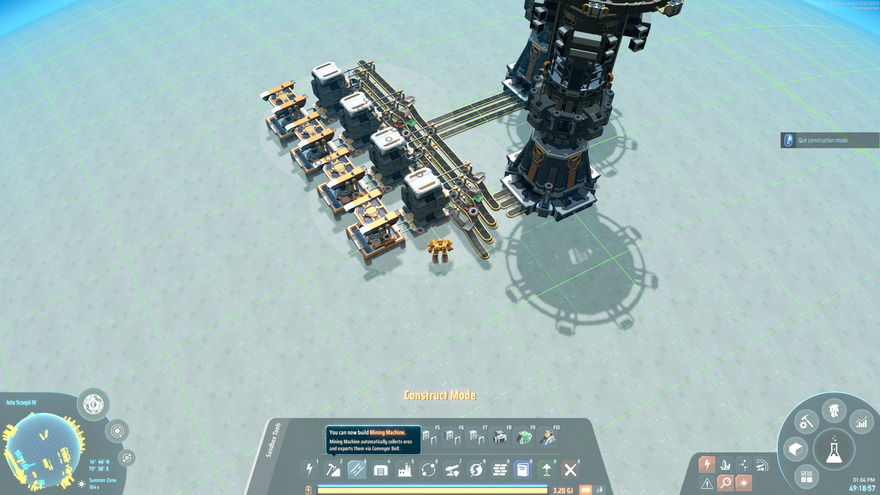Click the Iota Scorpii IV planet minimap globe
The height and width of the screenshot is (495, 880).
click(42, 445)
